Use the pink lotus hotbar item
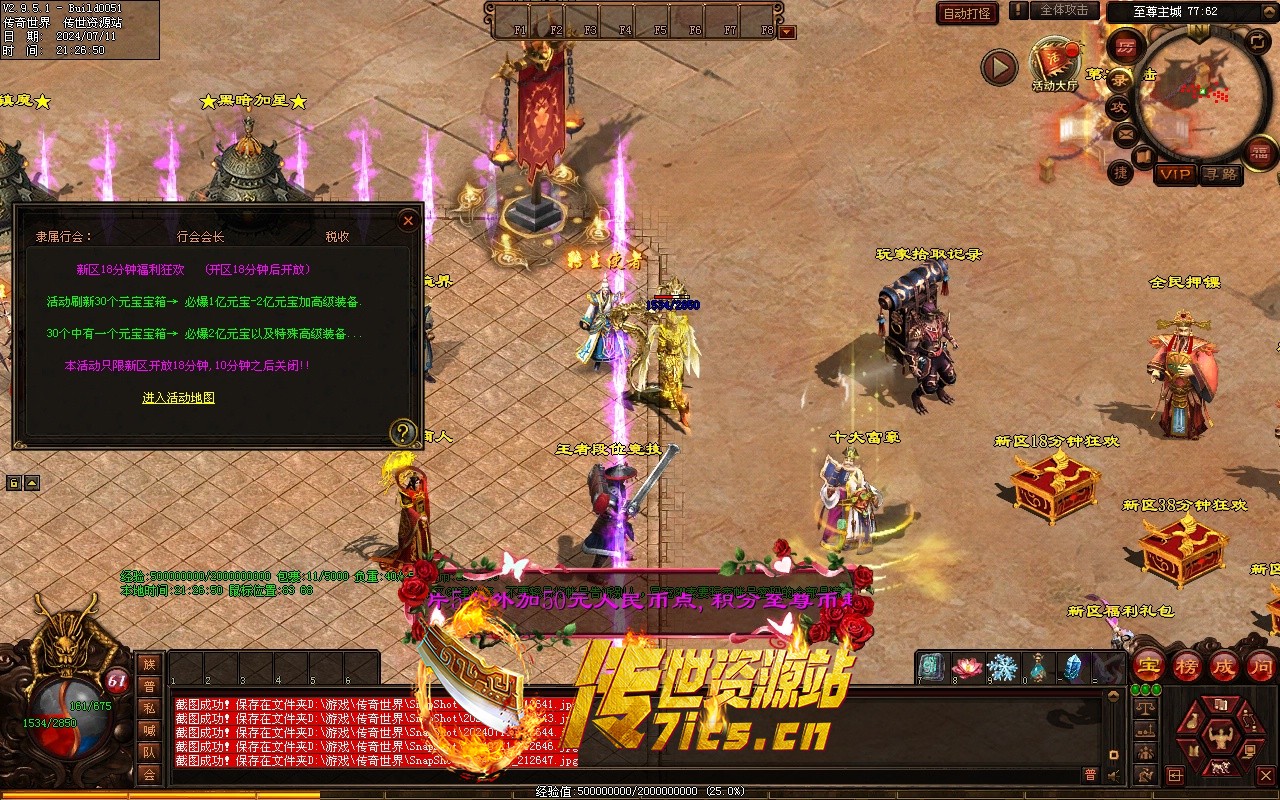 tap(967, 667)
